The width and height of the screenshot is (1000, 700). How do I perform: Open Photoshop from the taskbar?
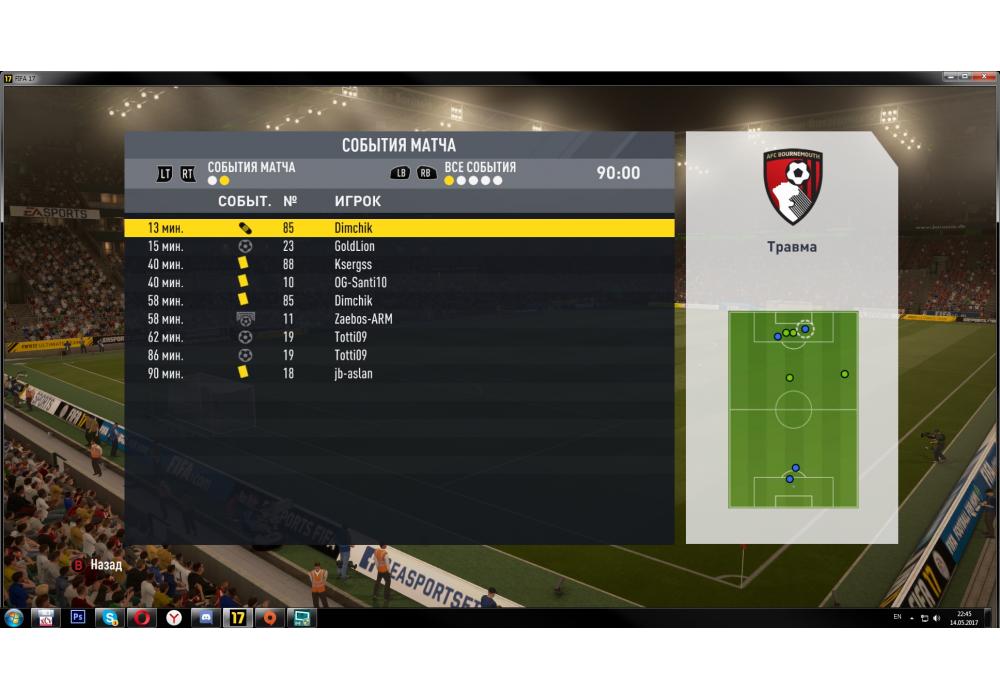click(x=78, y=618)
